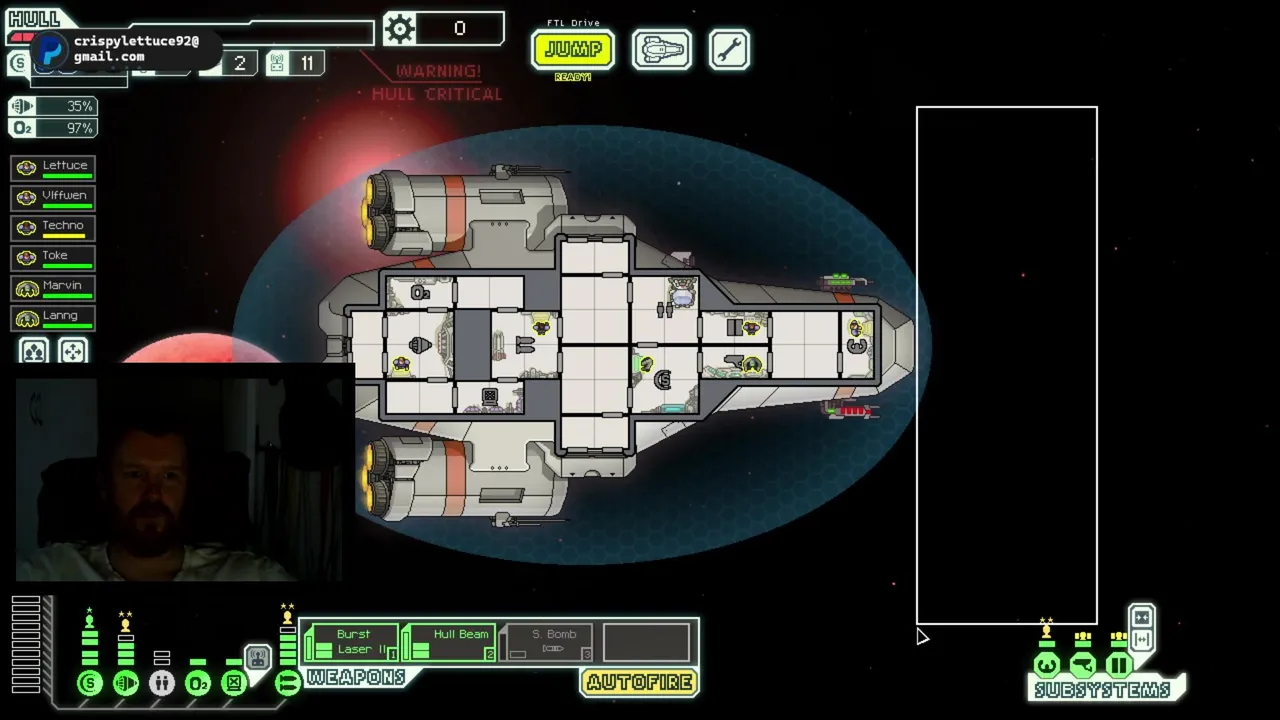Select crew member Marvin
The width and height of the screenshot is (1280, 720).
tap(54, 288)
